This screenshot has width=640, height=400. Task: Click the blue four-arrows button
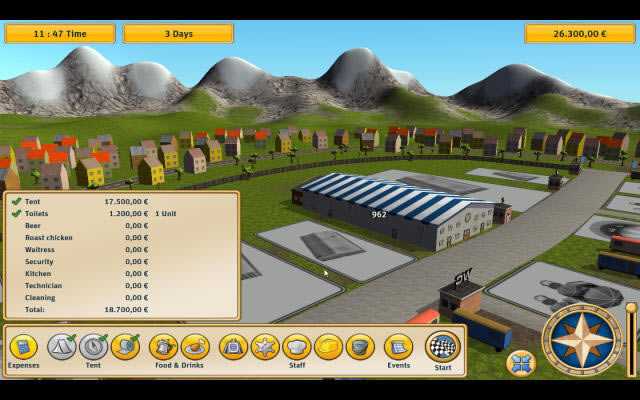tap(520, 363)
